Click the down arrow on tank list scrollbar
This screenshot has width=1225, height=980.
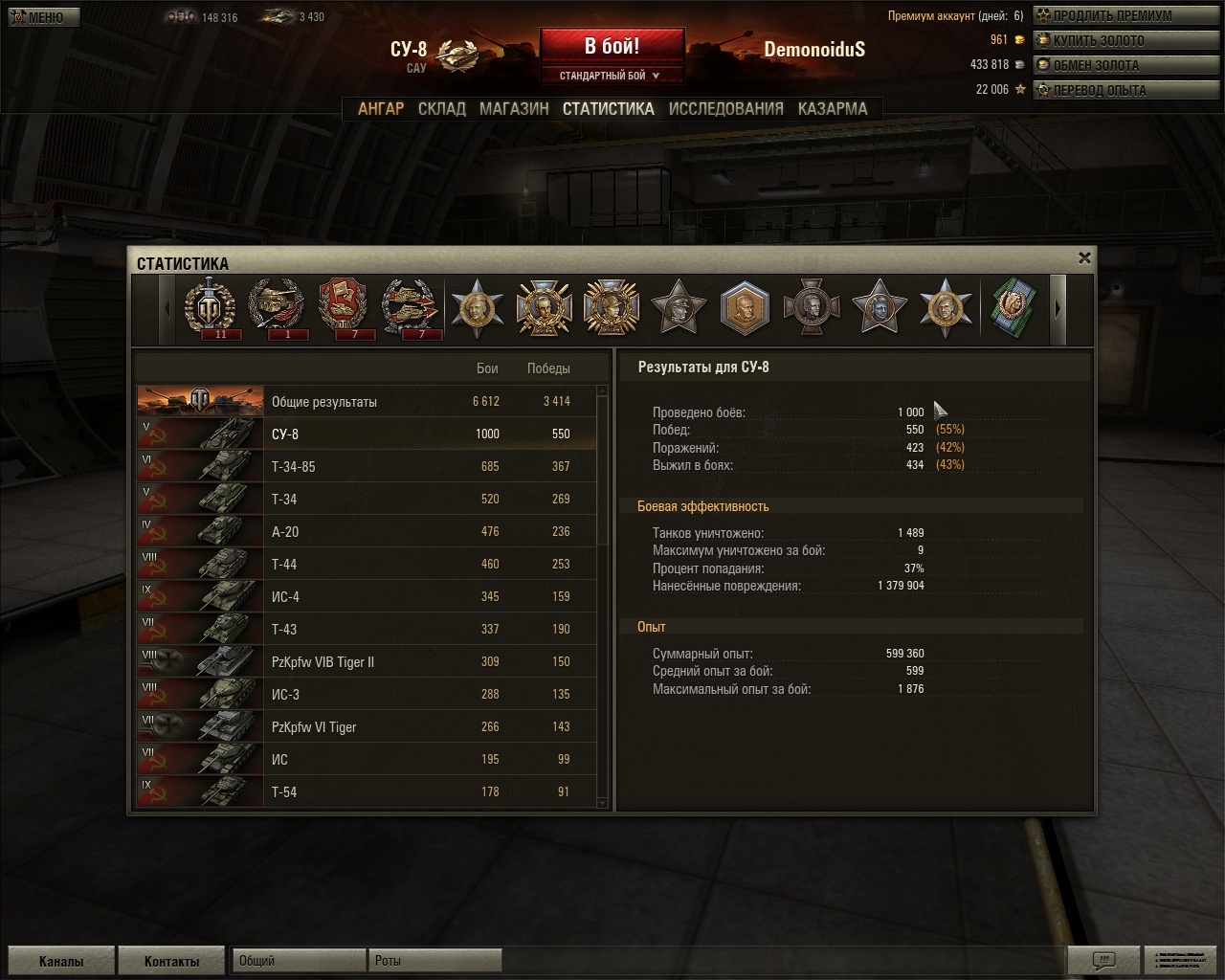(603, 803)
